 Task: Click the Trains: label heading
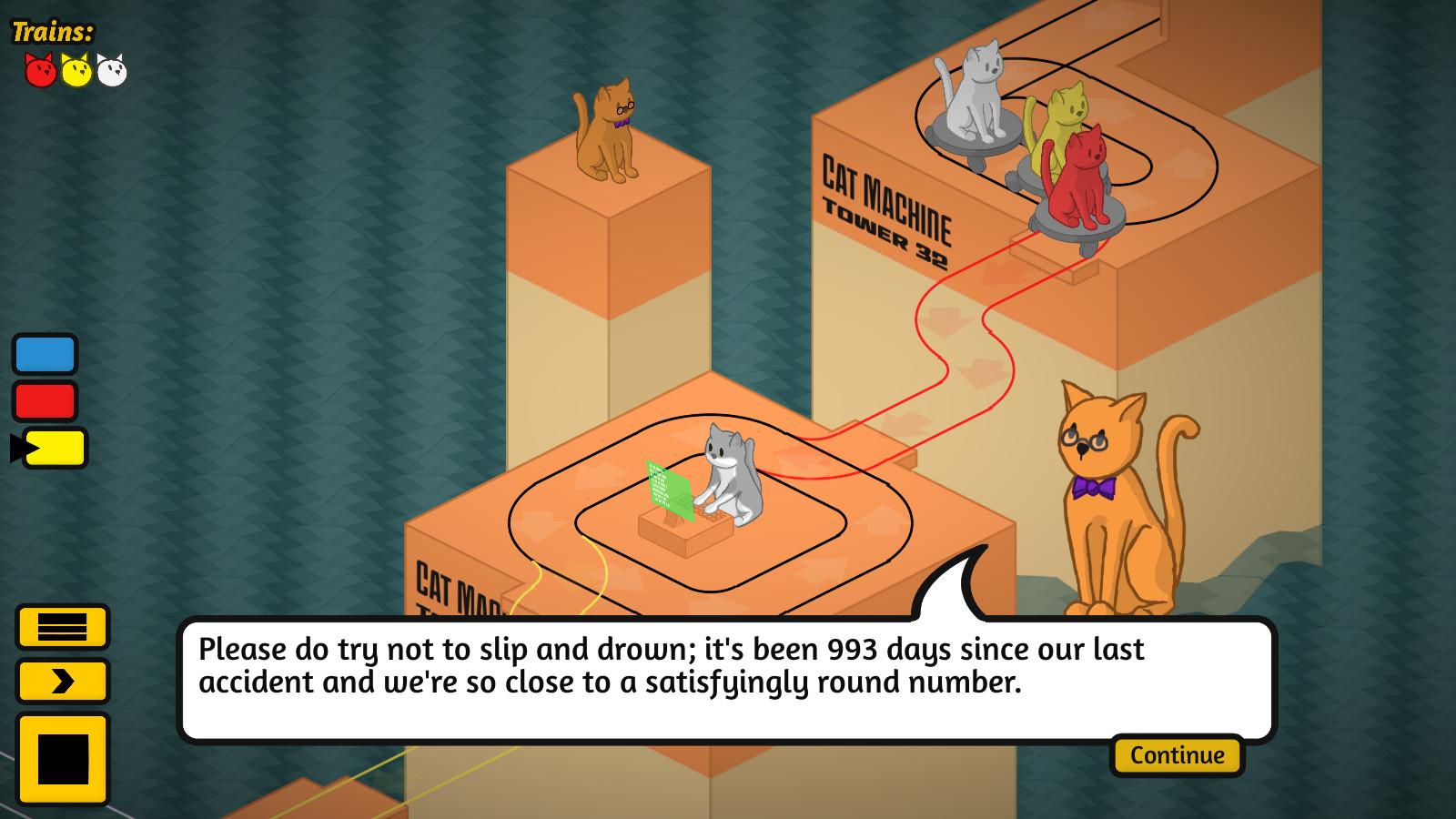point(50,29)
